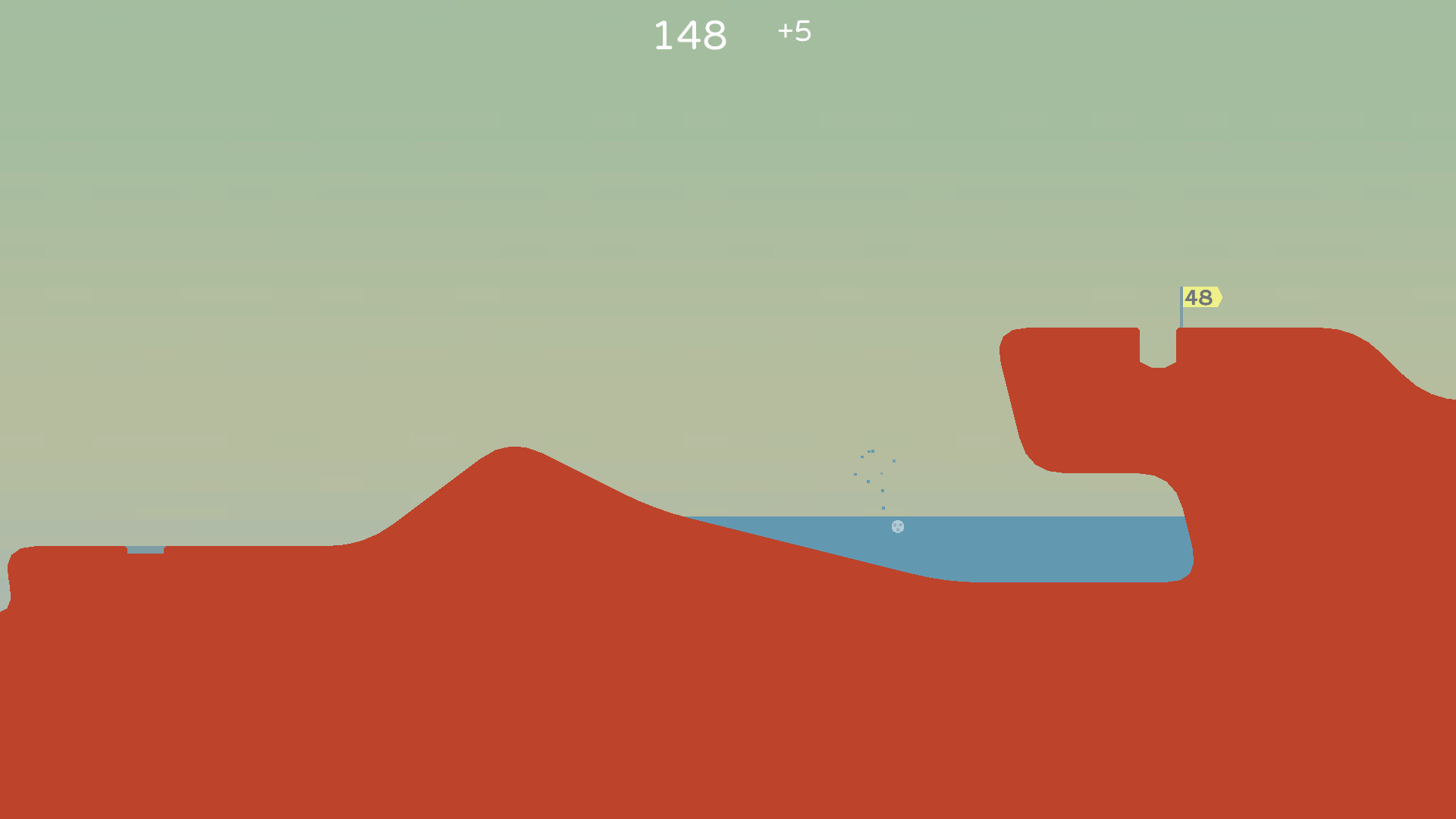Viewport: 1456px width, 819px height.
Task: Click the notch between flag and plateau
Action: (1158, 337)
